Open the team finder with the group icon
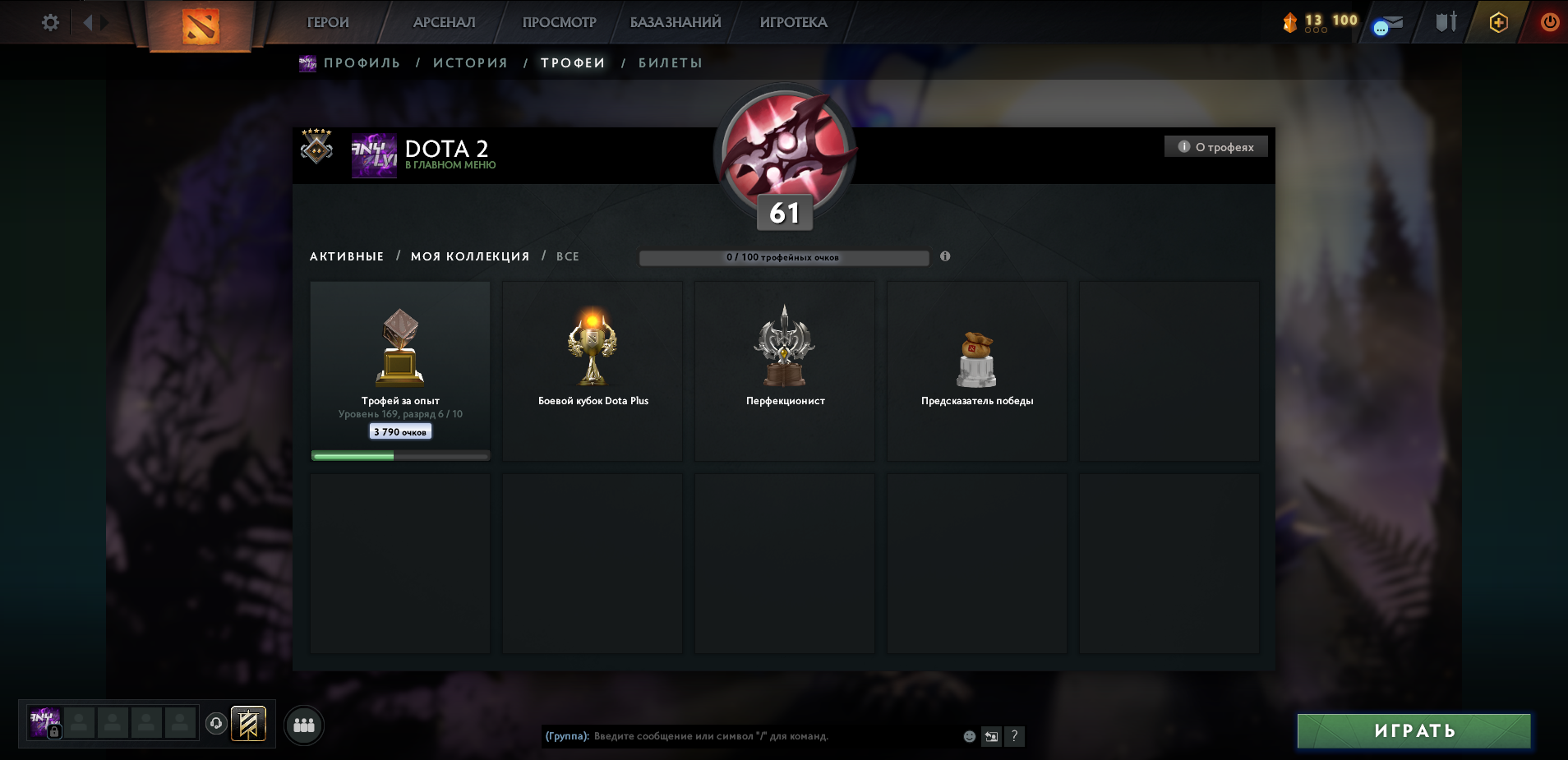This screenshot has width=1568, height=760. (x=305, y=725)
